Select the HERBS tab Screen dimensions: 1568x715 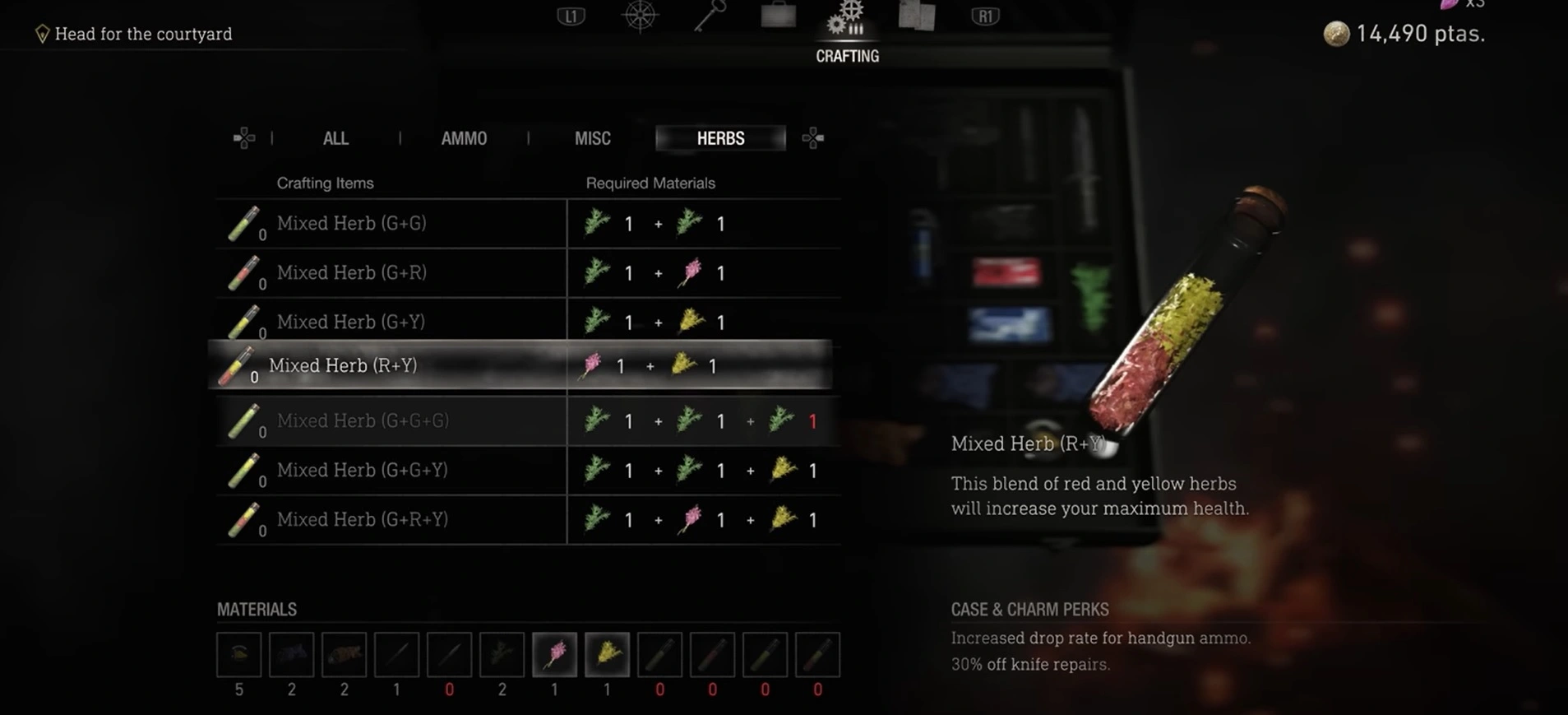(720, 138)
